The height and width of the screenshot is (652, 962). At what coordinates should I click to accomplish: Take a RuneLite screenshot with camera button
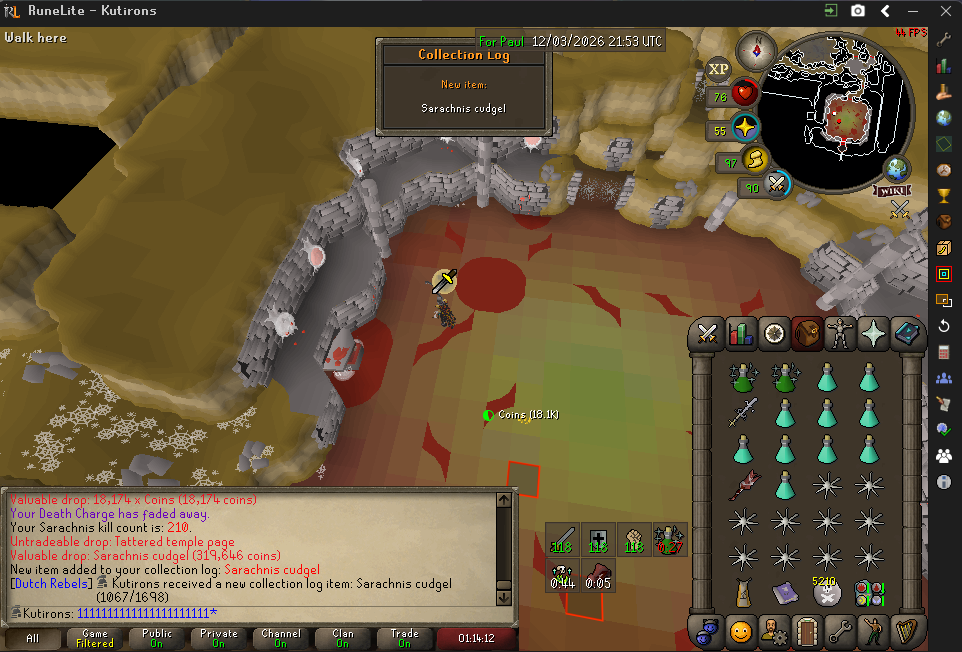858,11
